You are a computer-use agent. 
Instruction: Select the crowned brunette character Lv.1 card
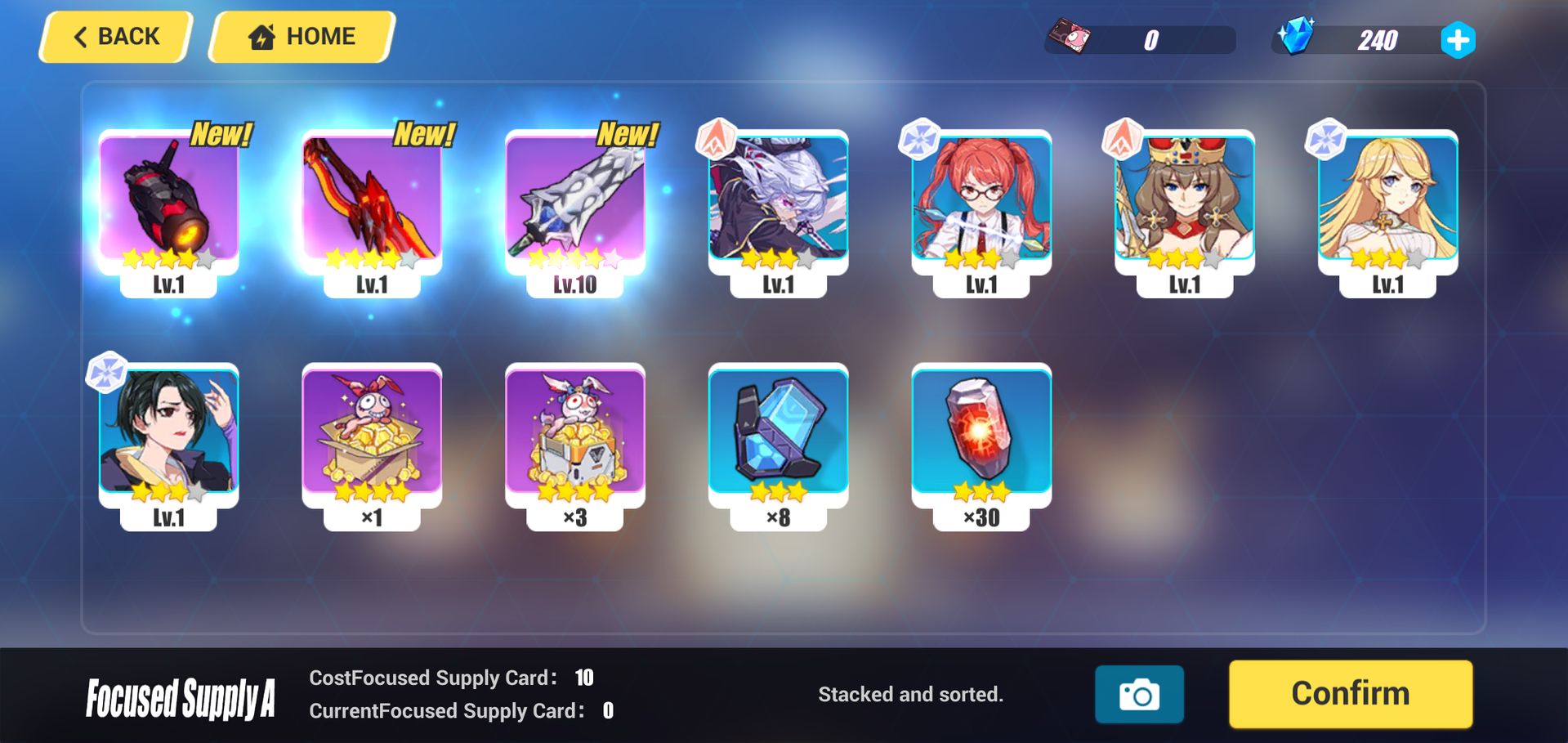(1187, 204)
